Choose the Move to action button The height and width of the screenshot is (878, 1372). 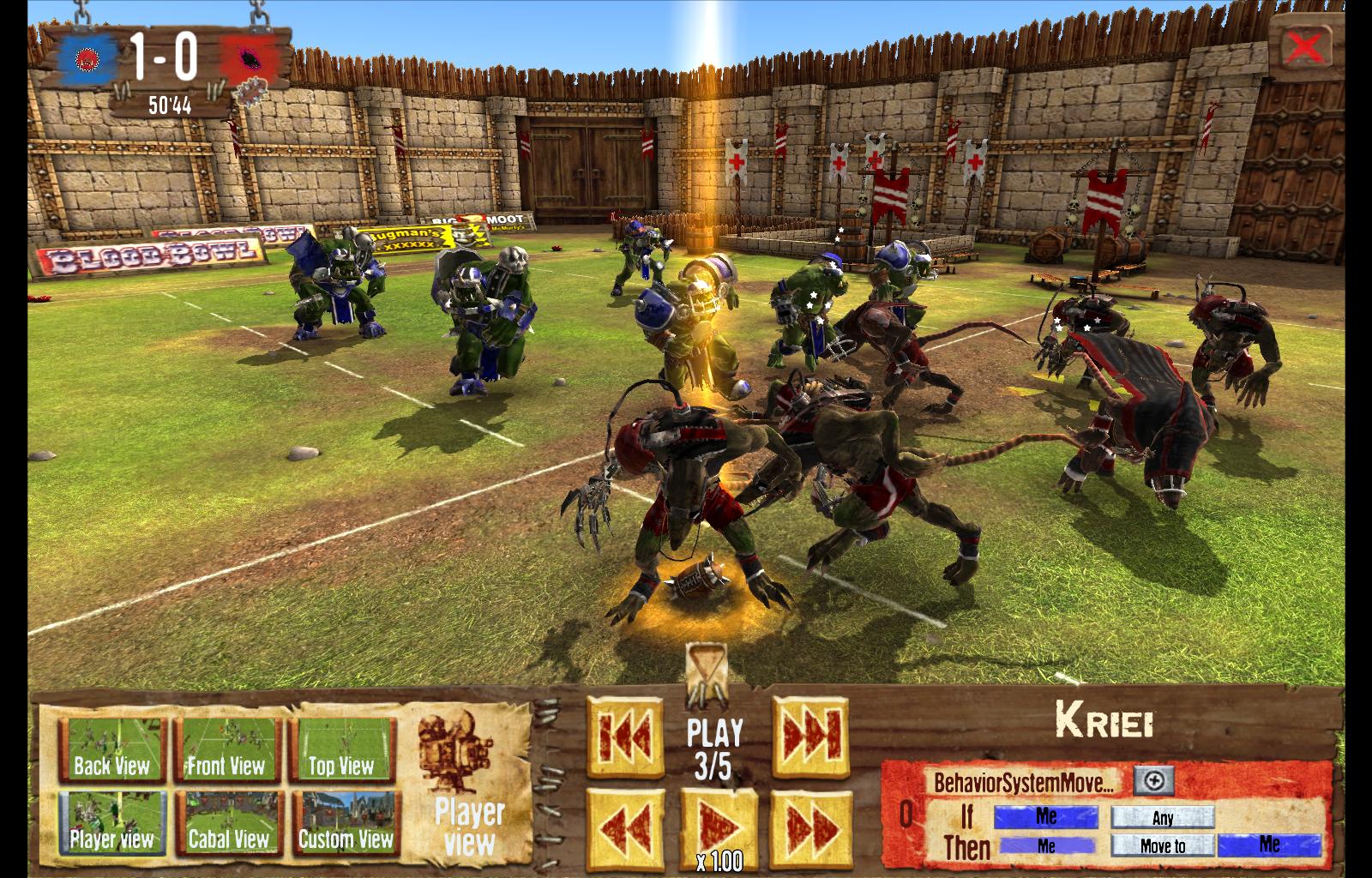point(1163,845)
